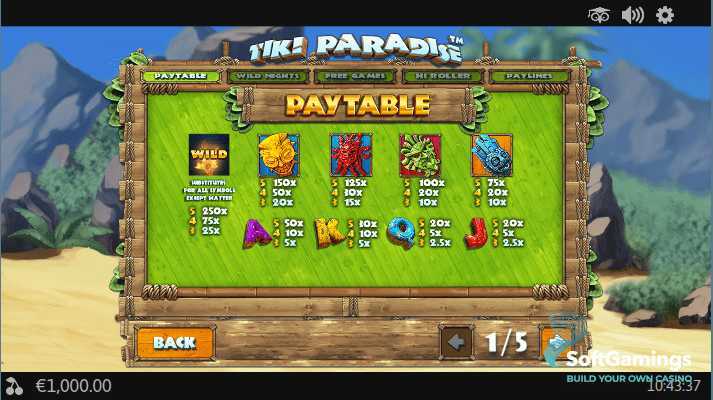
Task: Go to the previous paytable page
Action: pyautogui.click(x=456, y=342)
